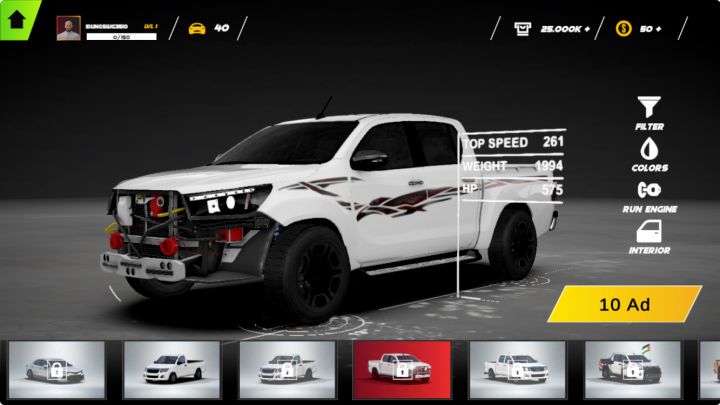720x405 pixels.
Task: Tap the car count icon showing 40
Action: click(198, 28)
